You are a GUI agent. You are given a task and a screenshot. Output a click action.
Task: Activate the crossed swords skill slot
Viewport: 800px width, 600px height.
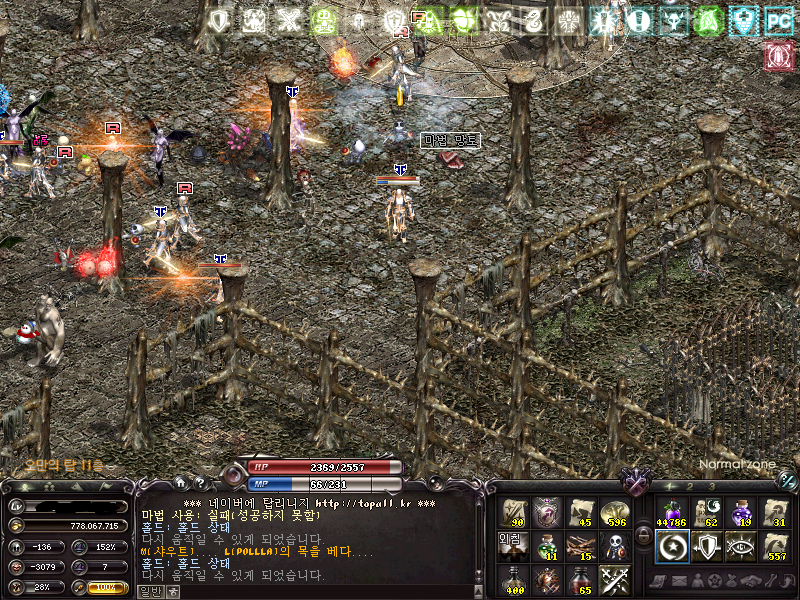[613, 579]
